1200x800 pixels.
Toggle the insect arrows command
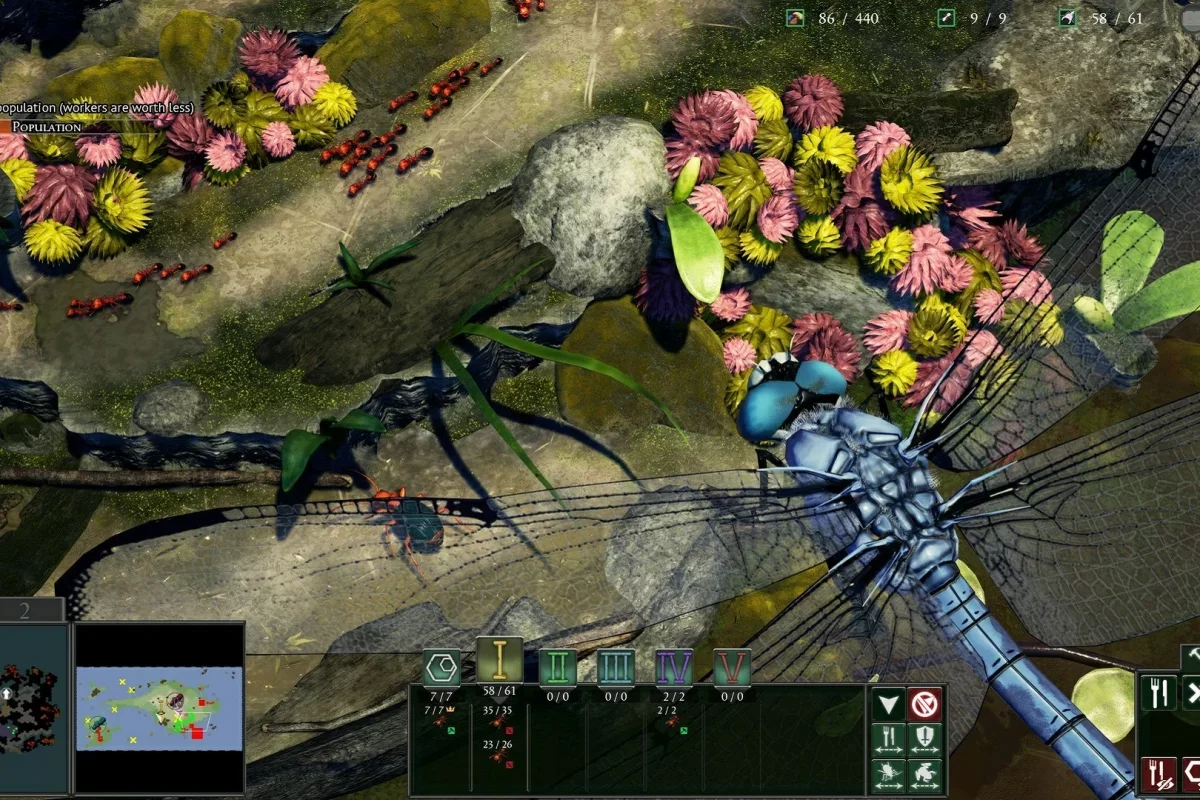pyautogui.click(x=888, y=774)
